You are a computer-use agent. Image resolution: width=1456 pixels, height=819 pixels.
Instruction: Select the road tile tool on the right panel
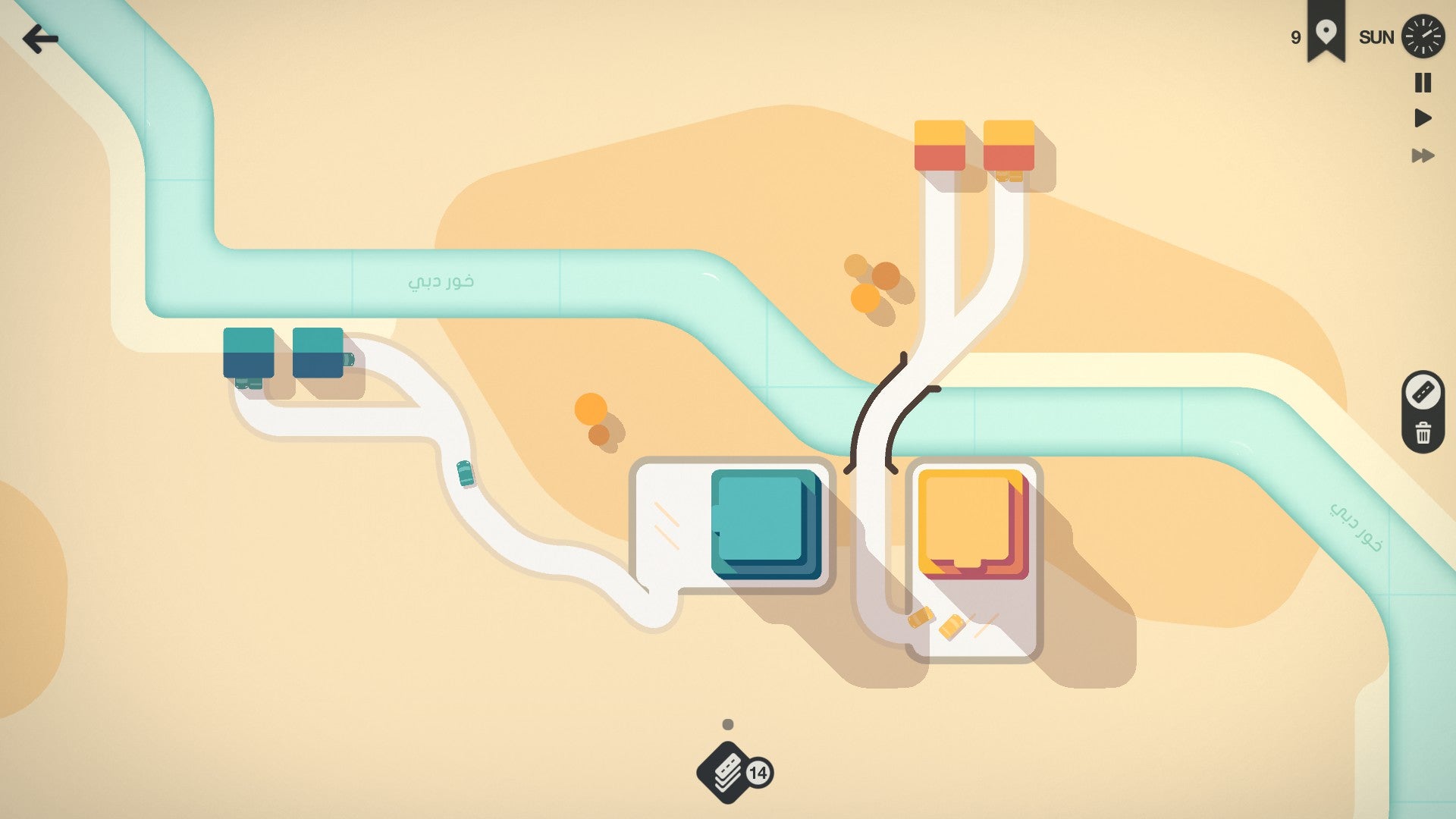click(1422, 392)
